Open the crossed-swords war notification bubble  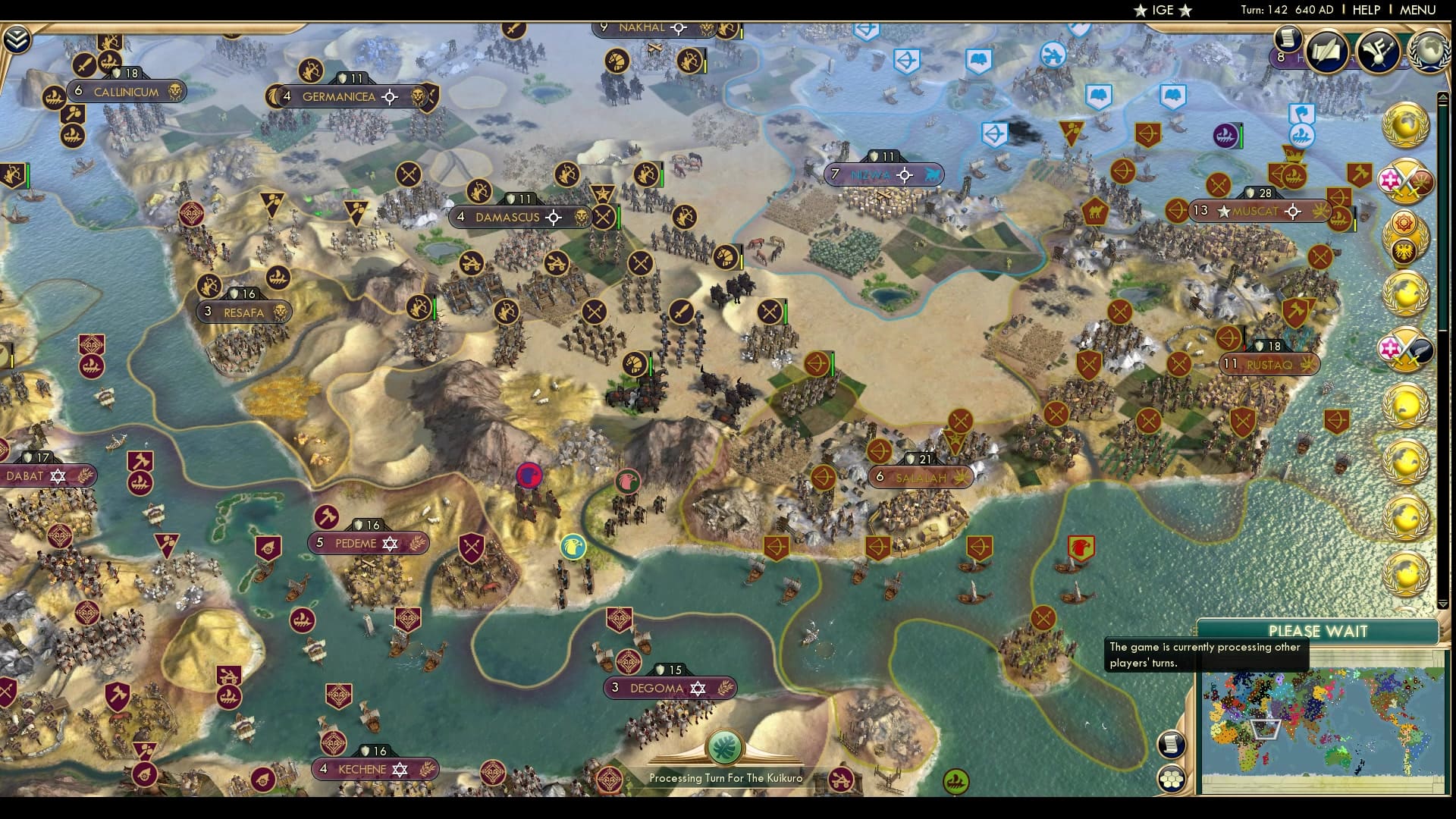[1405, 180]
